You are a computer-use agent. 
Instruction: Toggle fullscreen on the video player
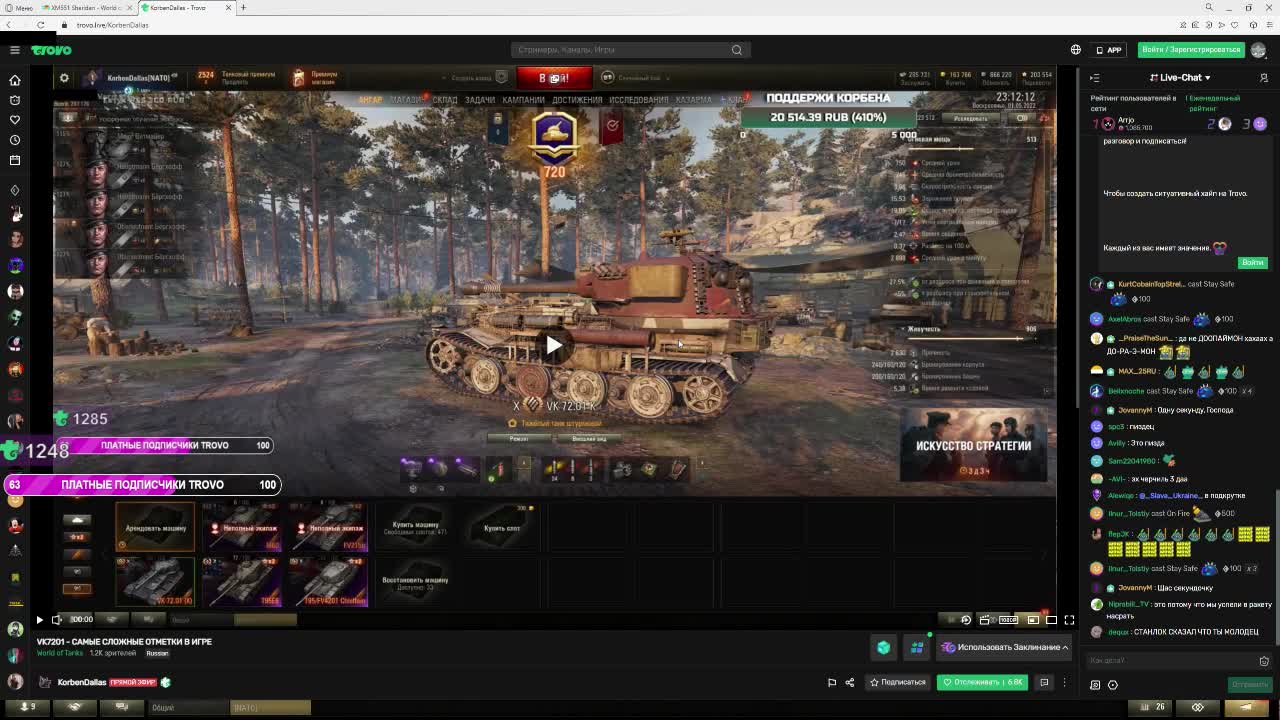pyautogui.click(x=1069, y=620)
